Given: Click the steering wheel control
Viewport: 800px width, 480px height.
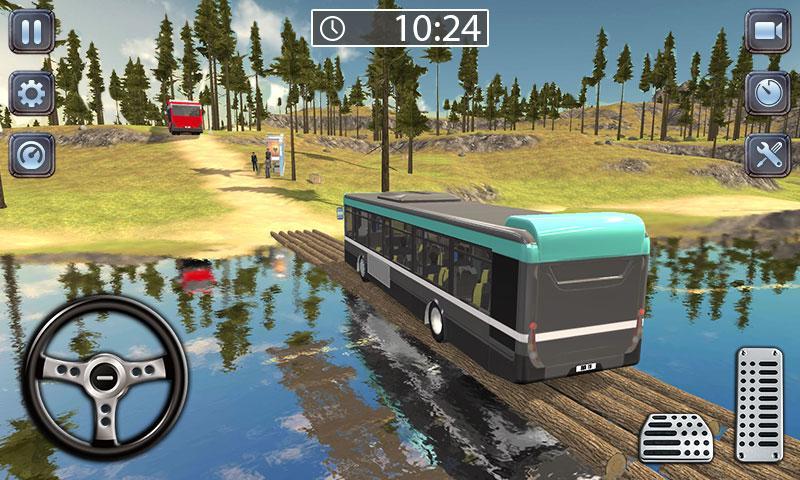Looking at the screenshot, I should coord(104,377).
